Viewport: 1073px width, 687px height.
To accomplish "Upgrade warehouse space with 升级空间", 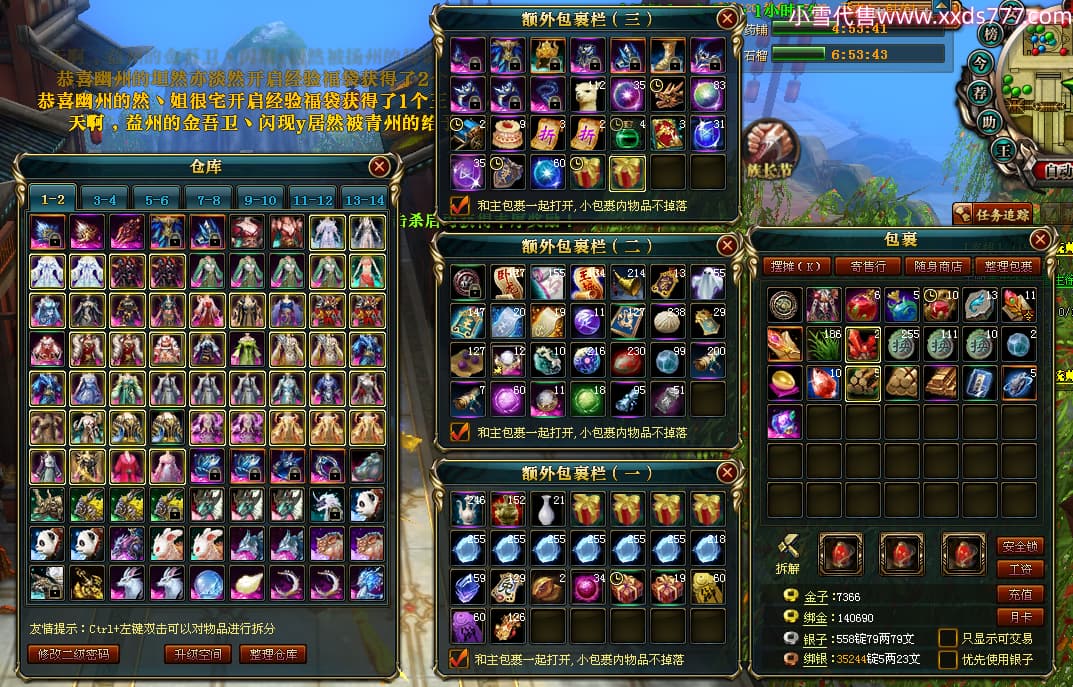I will click(196, 655).
